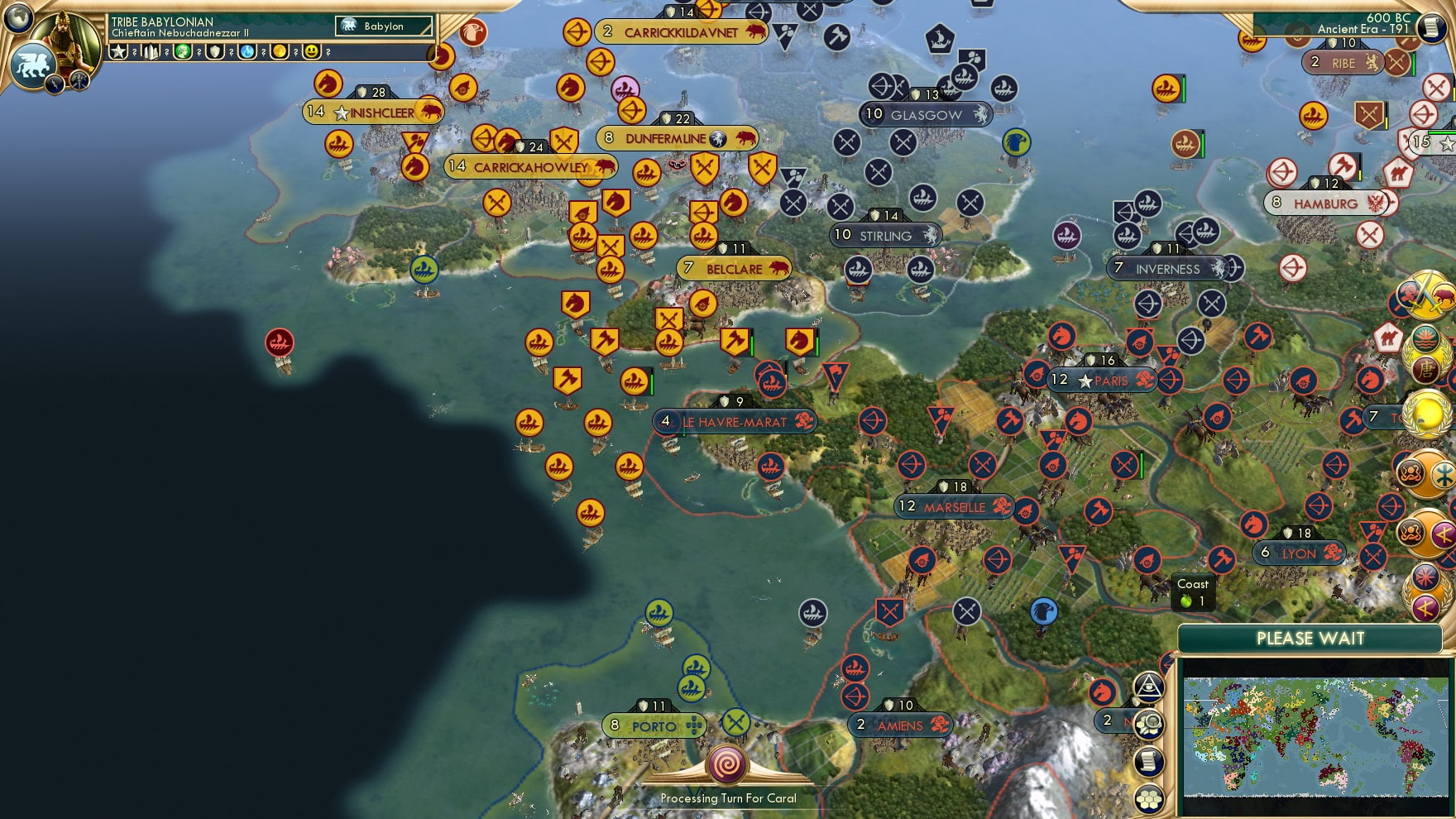
Task: Toggle strategic view with the eye icon
Action: pos(1148,688)
